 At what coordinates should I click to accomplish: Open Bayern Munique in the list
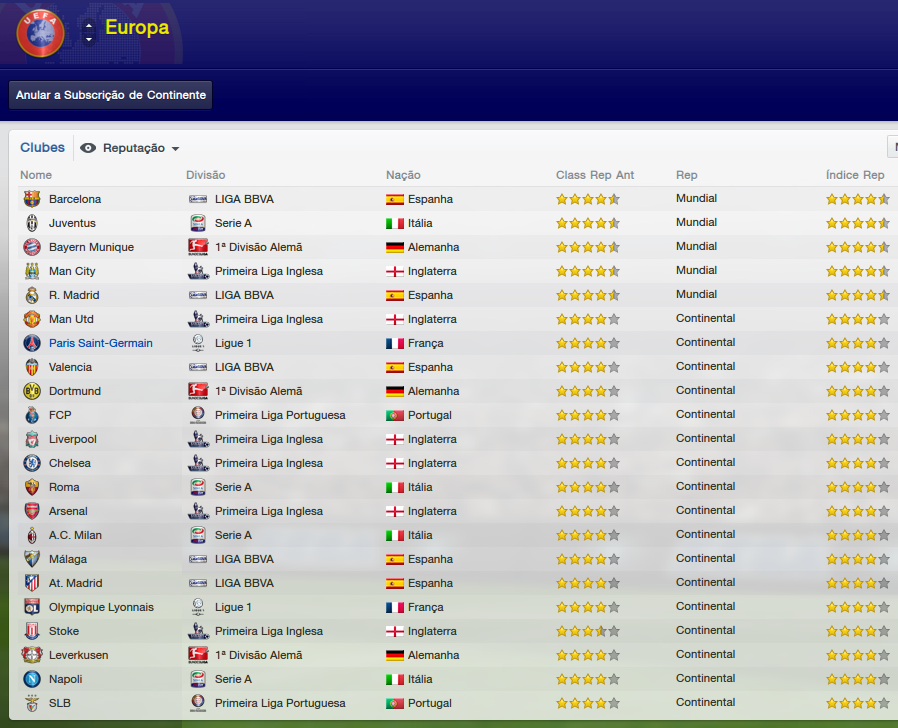[x=91, y=247]
